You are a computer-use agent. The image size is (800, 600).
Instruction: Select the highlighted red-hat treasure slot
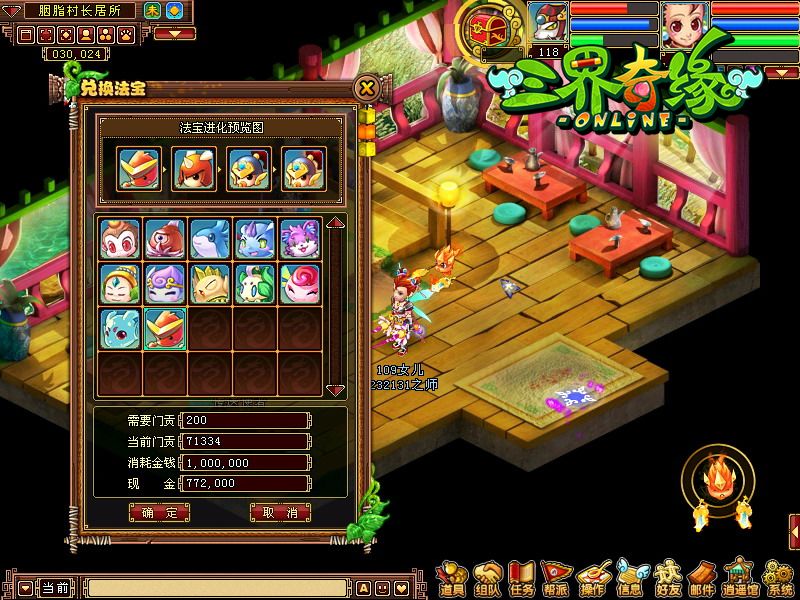click(164, 329)
